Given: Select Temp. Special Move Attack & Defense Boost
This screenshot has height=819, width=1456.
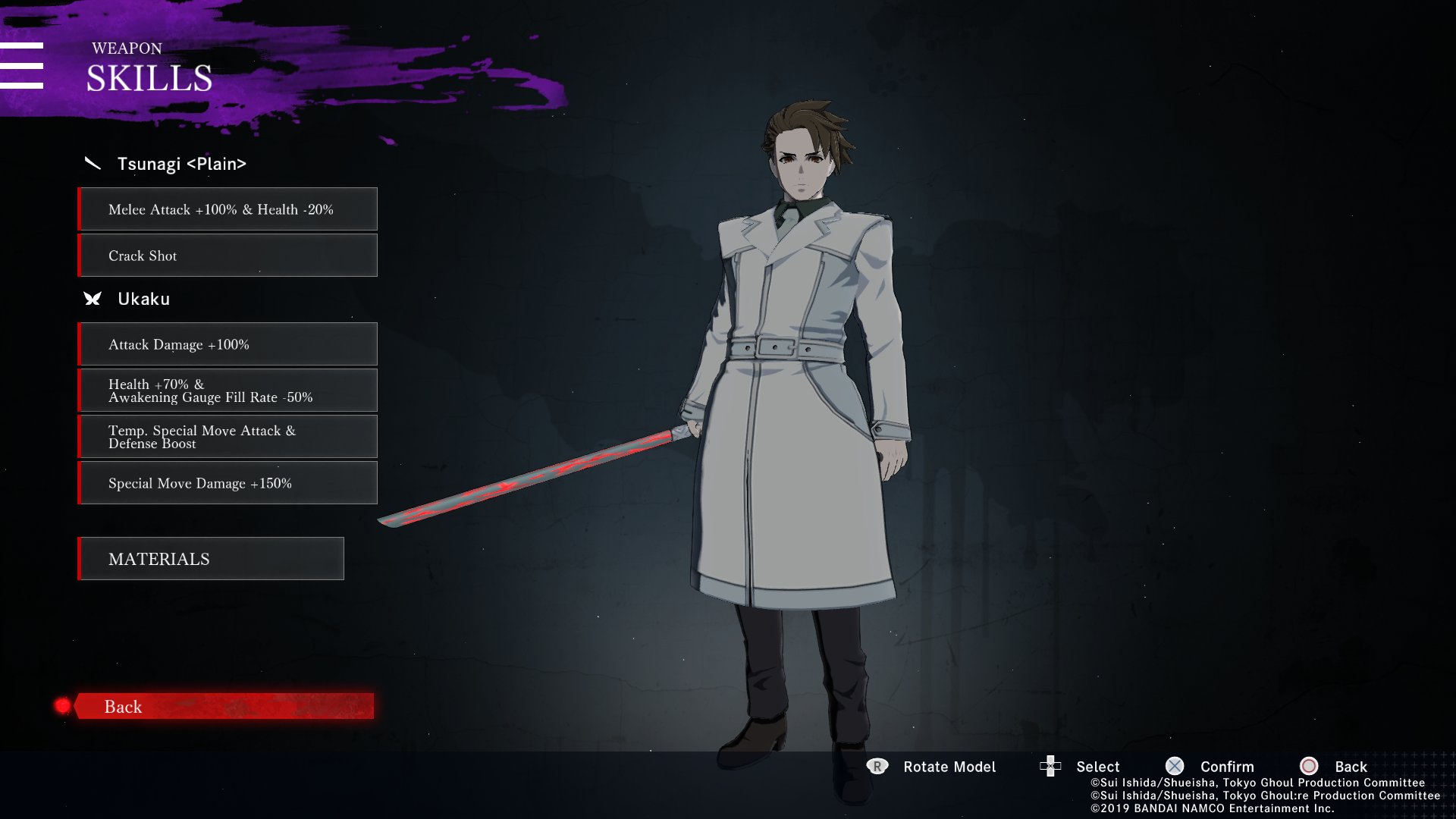Looking at the screenshot, I should coord(227,437).
